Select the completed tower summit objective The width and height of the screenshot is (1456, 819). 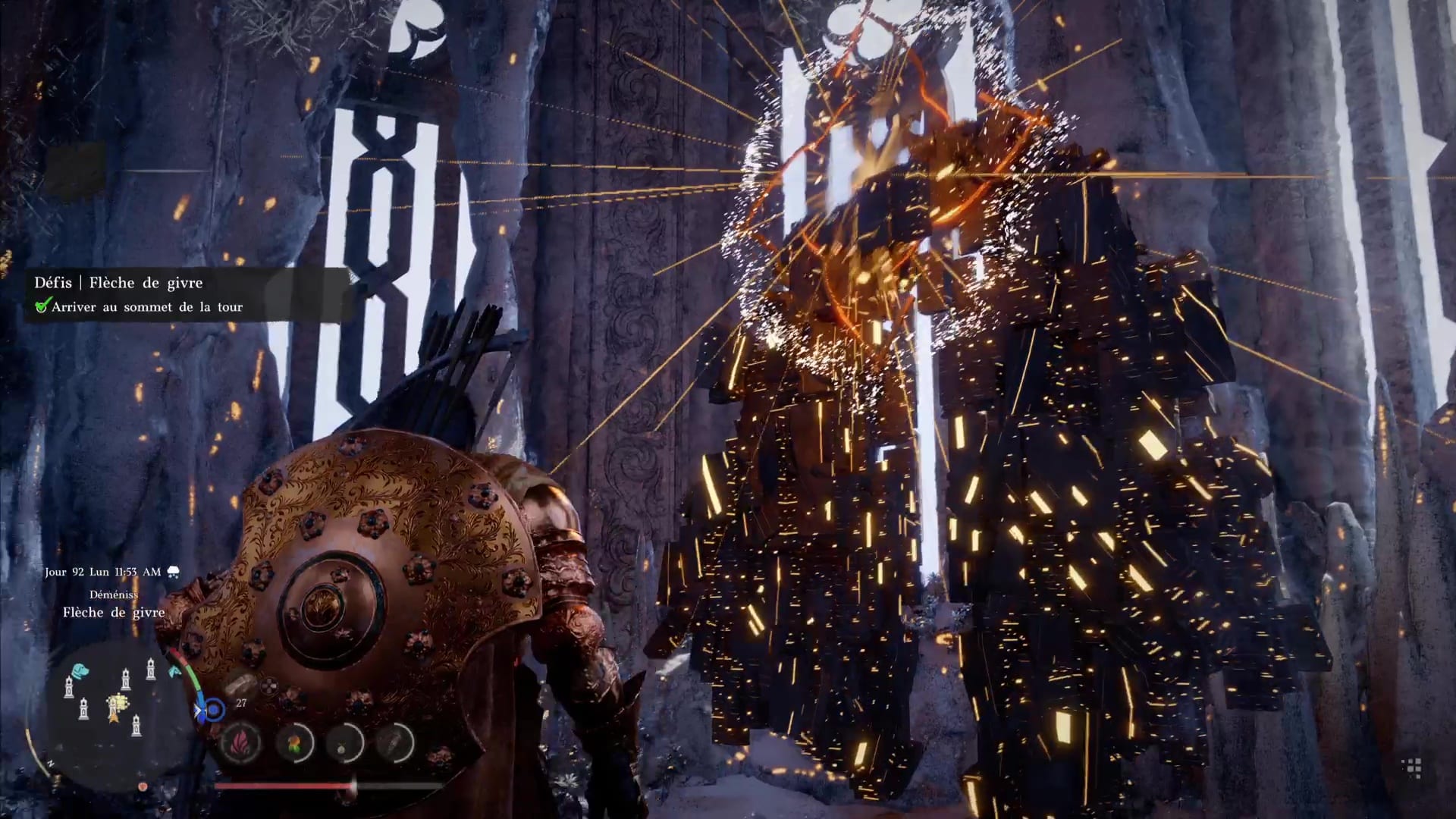[146, 307]
